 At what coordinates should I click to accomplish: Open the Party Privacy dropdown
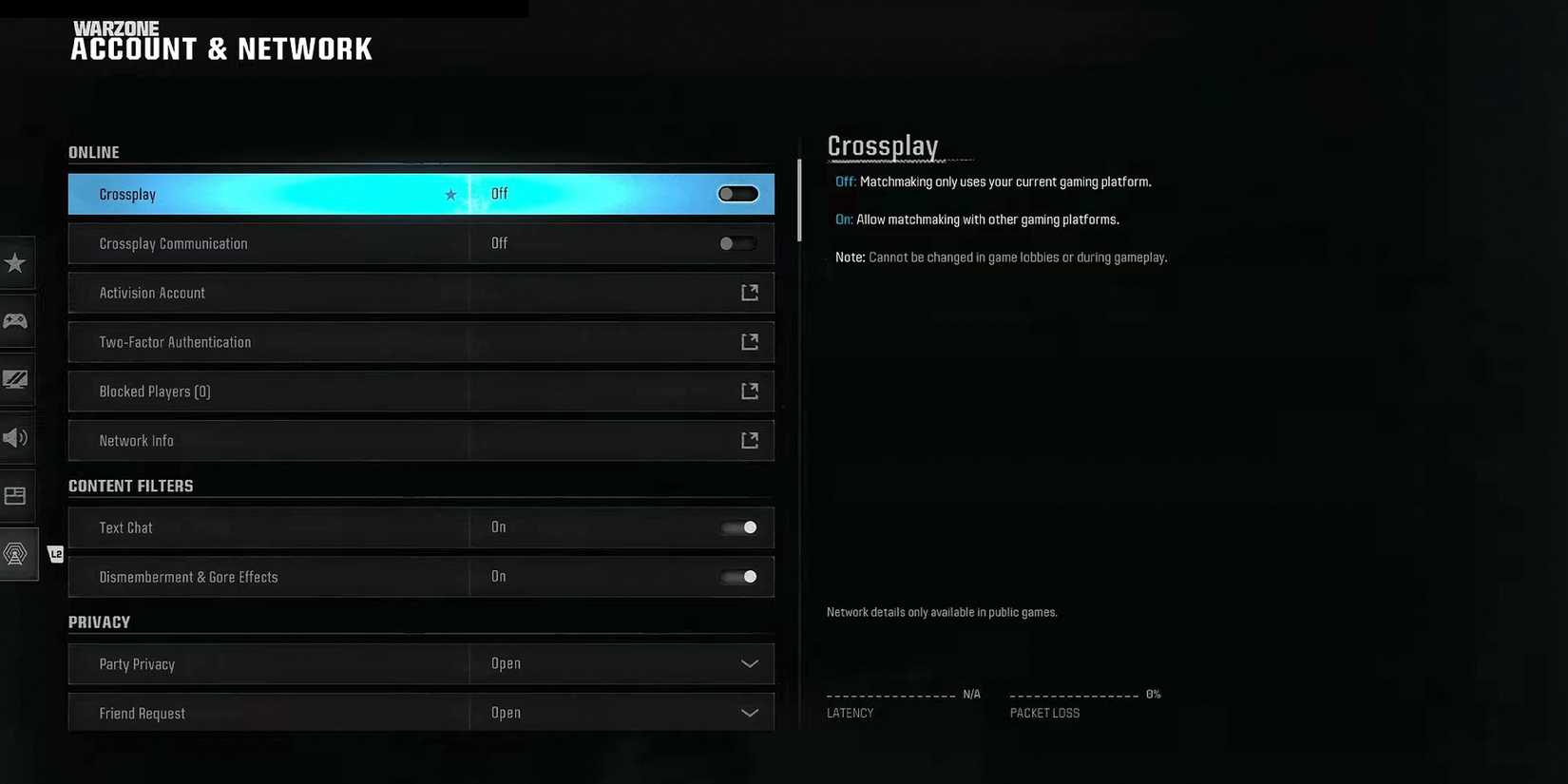[750, 663]
